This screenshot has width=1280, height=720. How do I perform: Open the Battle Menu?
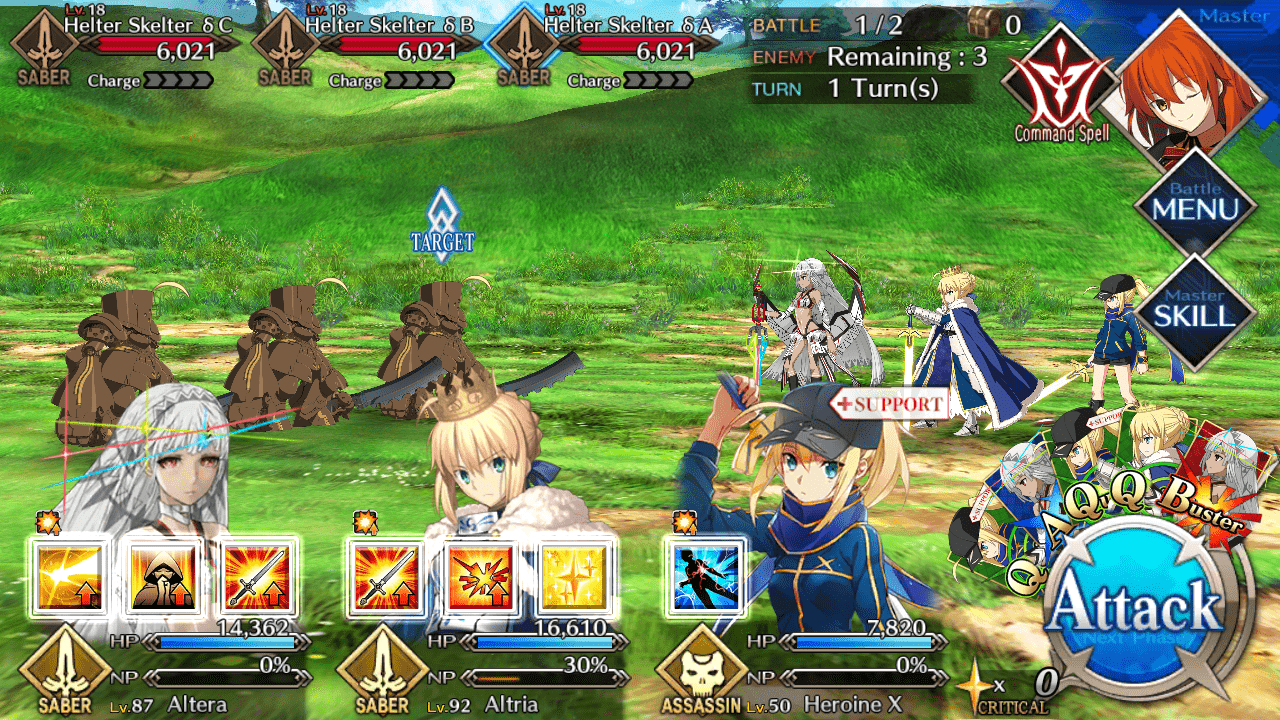[1194, 206]
